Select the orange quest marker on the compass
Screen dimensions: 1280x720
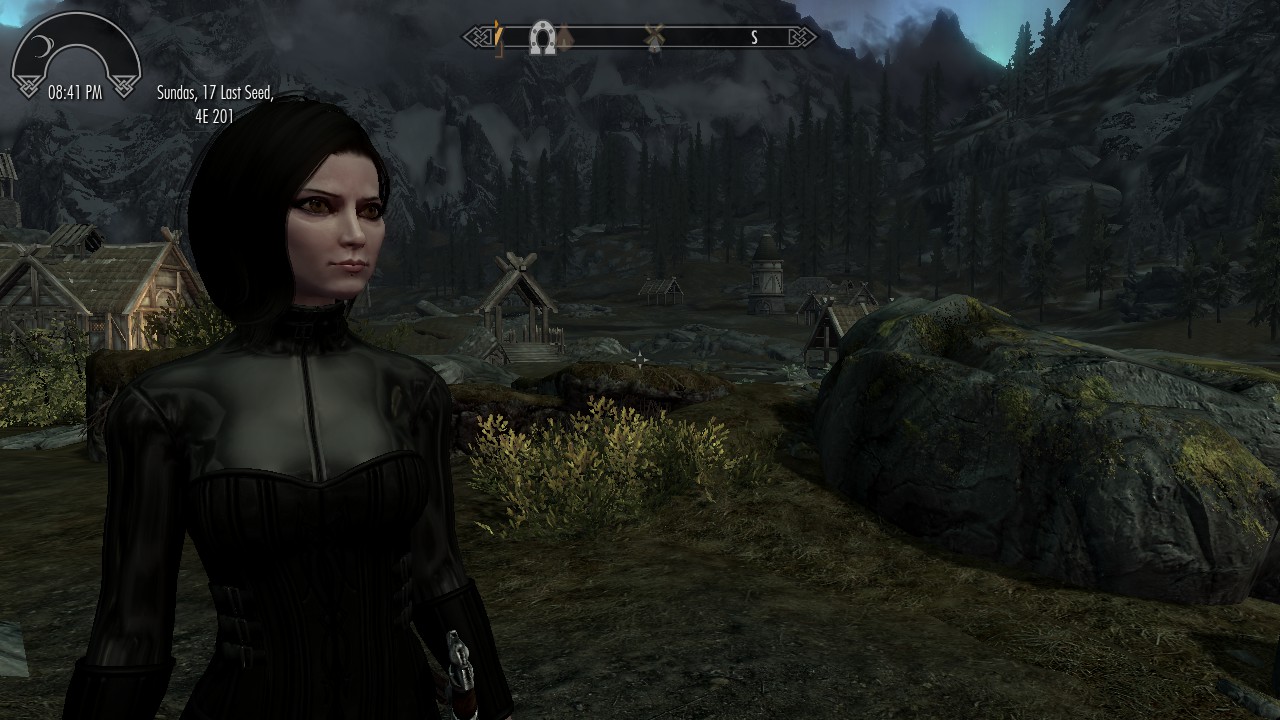(x=497, y=38)
